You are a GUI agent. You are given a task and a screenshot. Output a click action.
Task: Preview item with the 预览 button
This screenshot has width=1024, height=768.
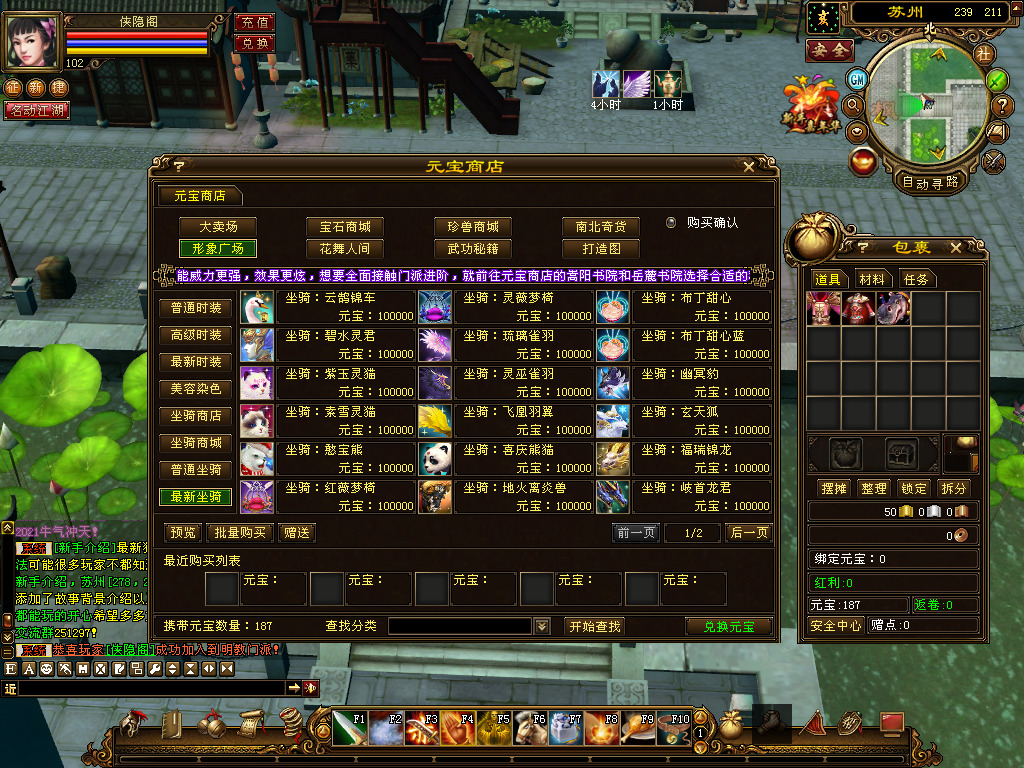[x=183, y=533]
